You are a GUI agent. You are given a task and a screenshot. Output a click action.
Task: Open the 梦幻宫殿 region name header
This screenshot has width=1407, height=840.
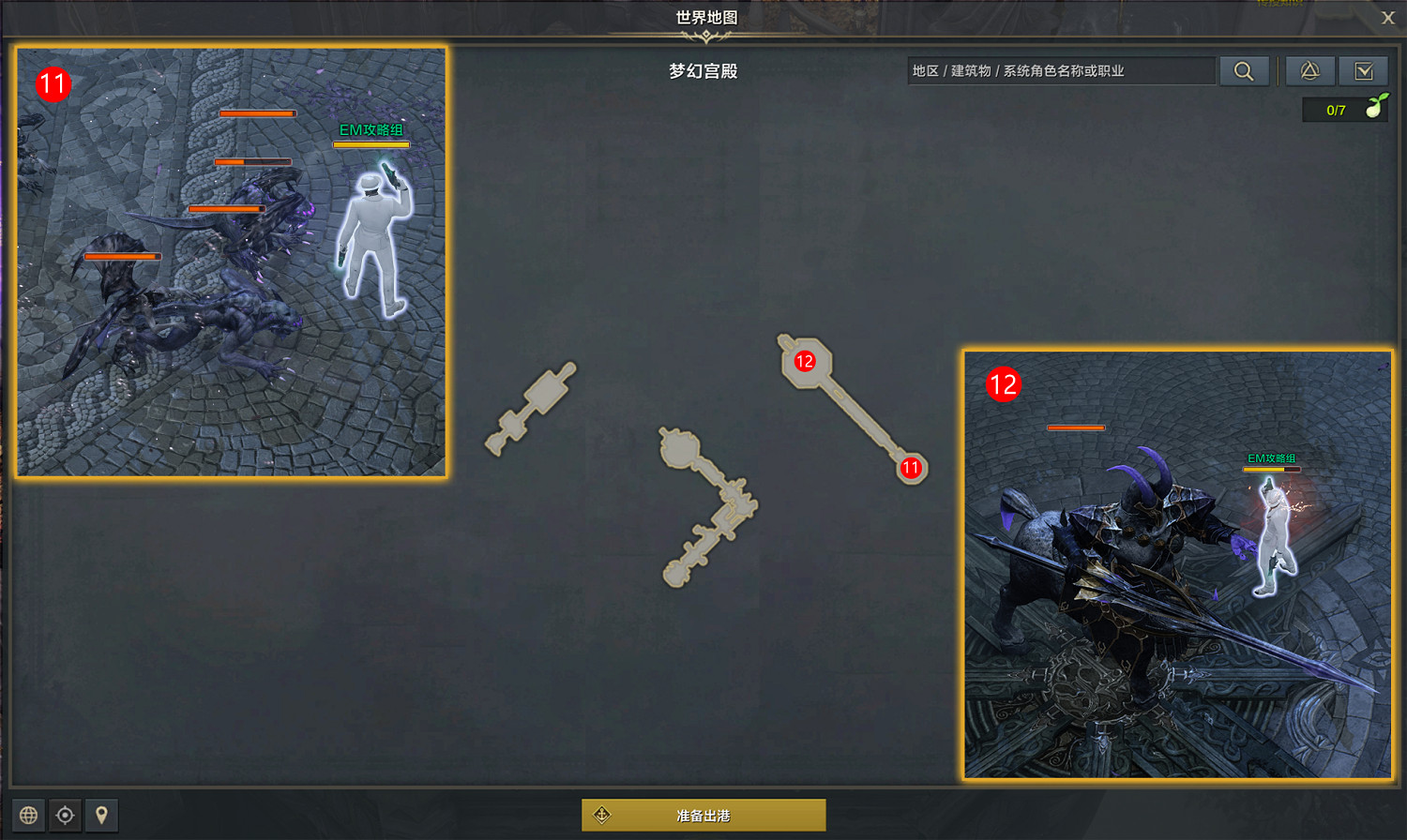pyautogui.click(x=702, y=70)
